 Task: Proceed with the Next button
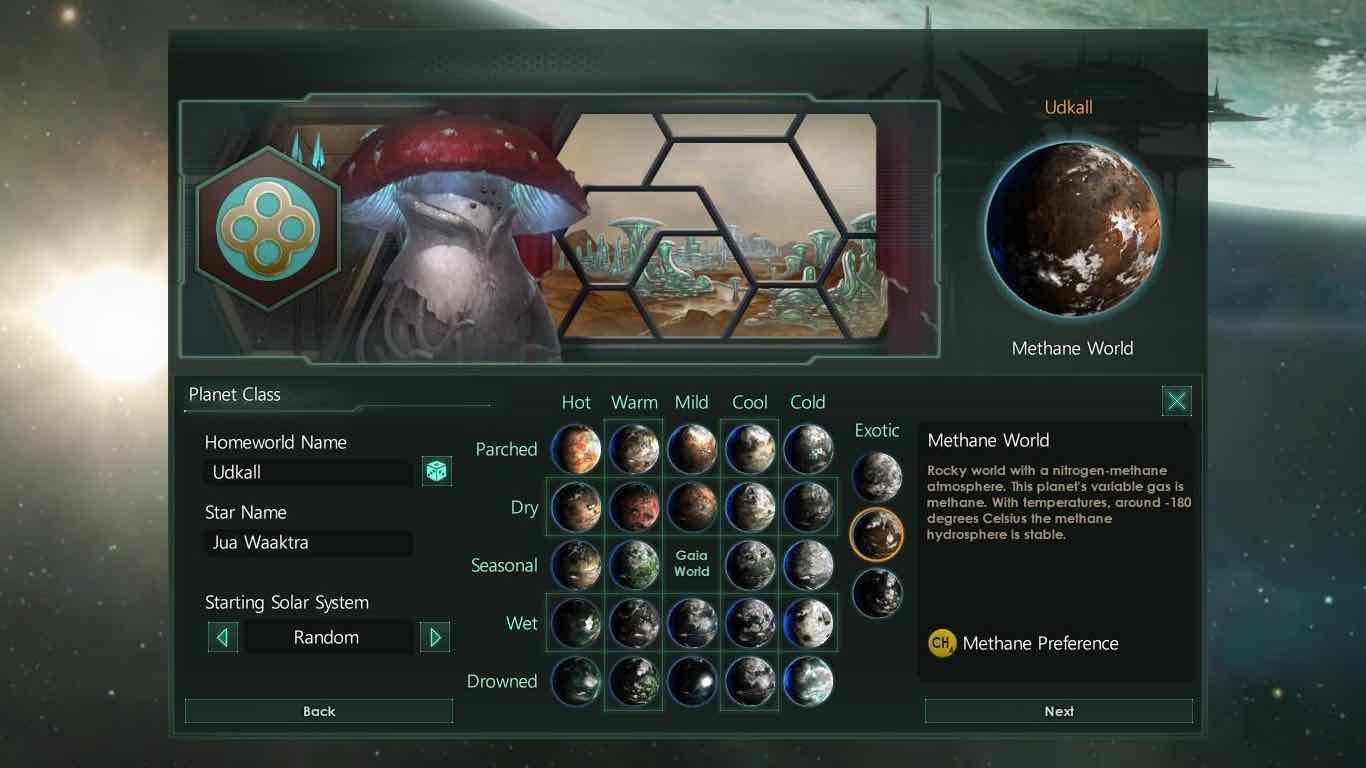tap(1058, 711)
